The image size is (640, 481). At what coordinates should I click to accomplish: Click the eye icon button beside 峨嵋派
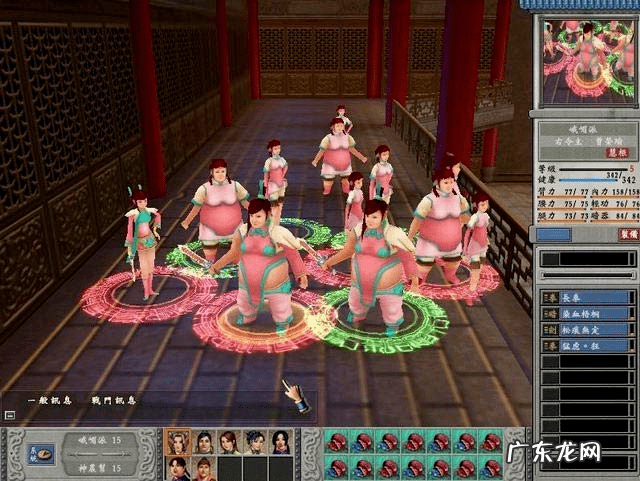coord(41,453)
